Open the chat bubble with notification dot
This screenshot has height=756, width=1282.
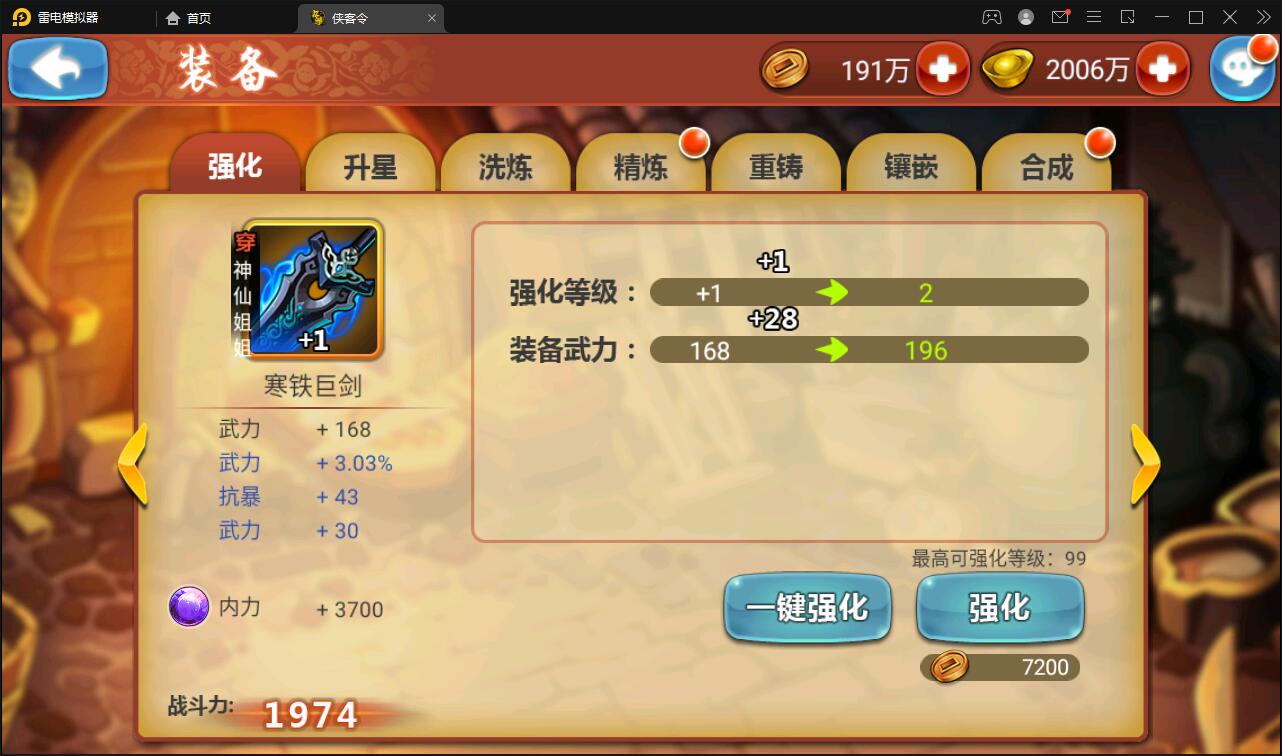(x=1243, y=68)
